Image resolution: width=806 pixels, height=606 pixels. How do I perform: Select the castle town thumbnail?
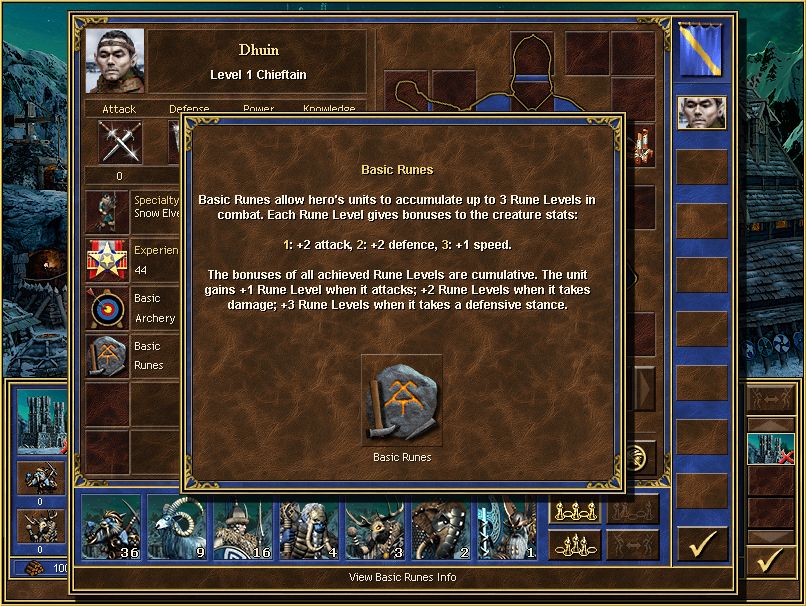point(40,416)
